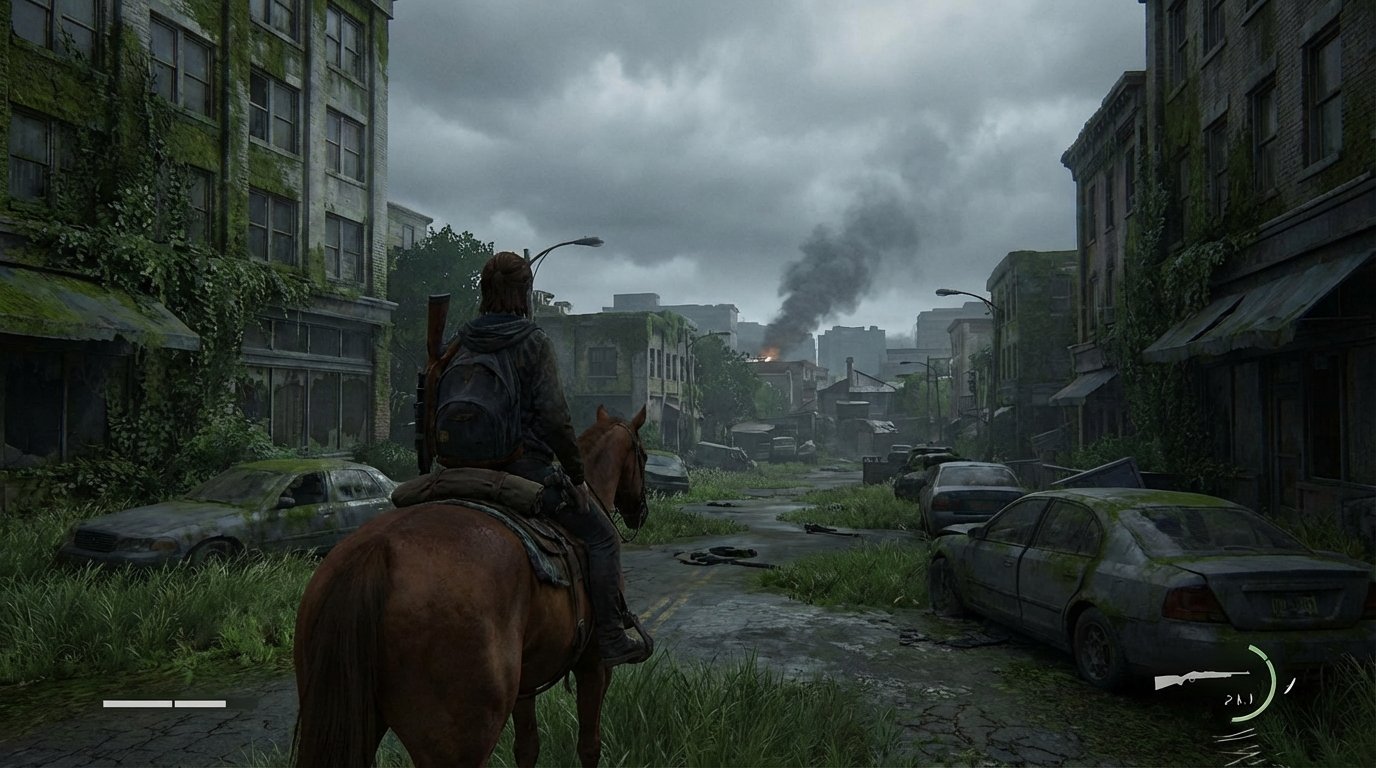Click the handwritten ammo count
This screenshot has width=1376, height=768.
1238,700
